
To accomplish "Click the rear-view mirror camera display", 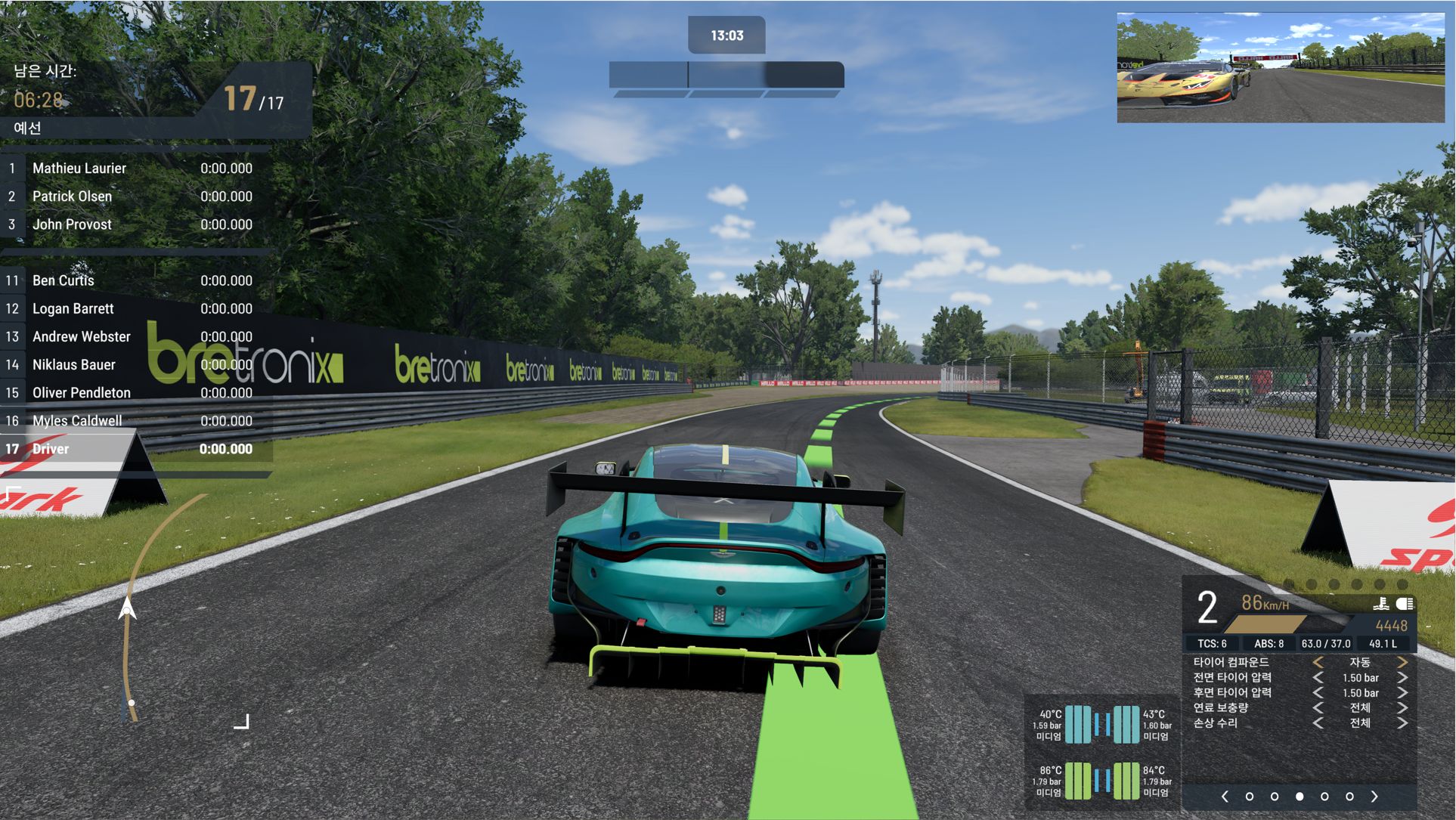I will tap(1281, 68).
